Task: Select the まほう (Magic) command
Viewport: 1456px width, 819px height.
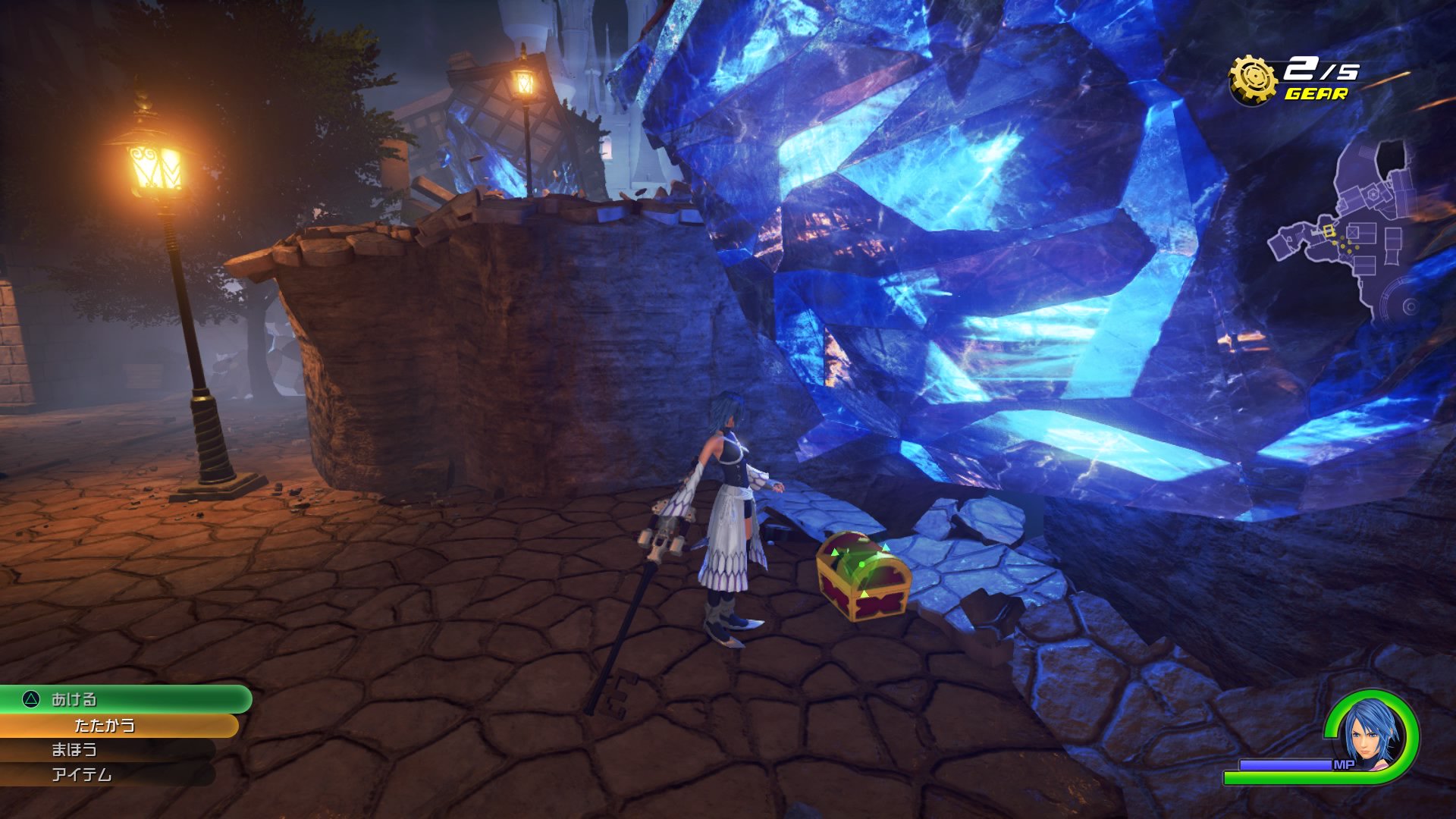Action: click(76, 750)
